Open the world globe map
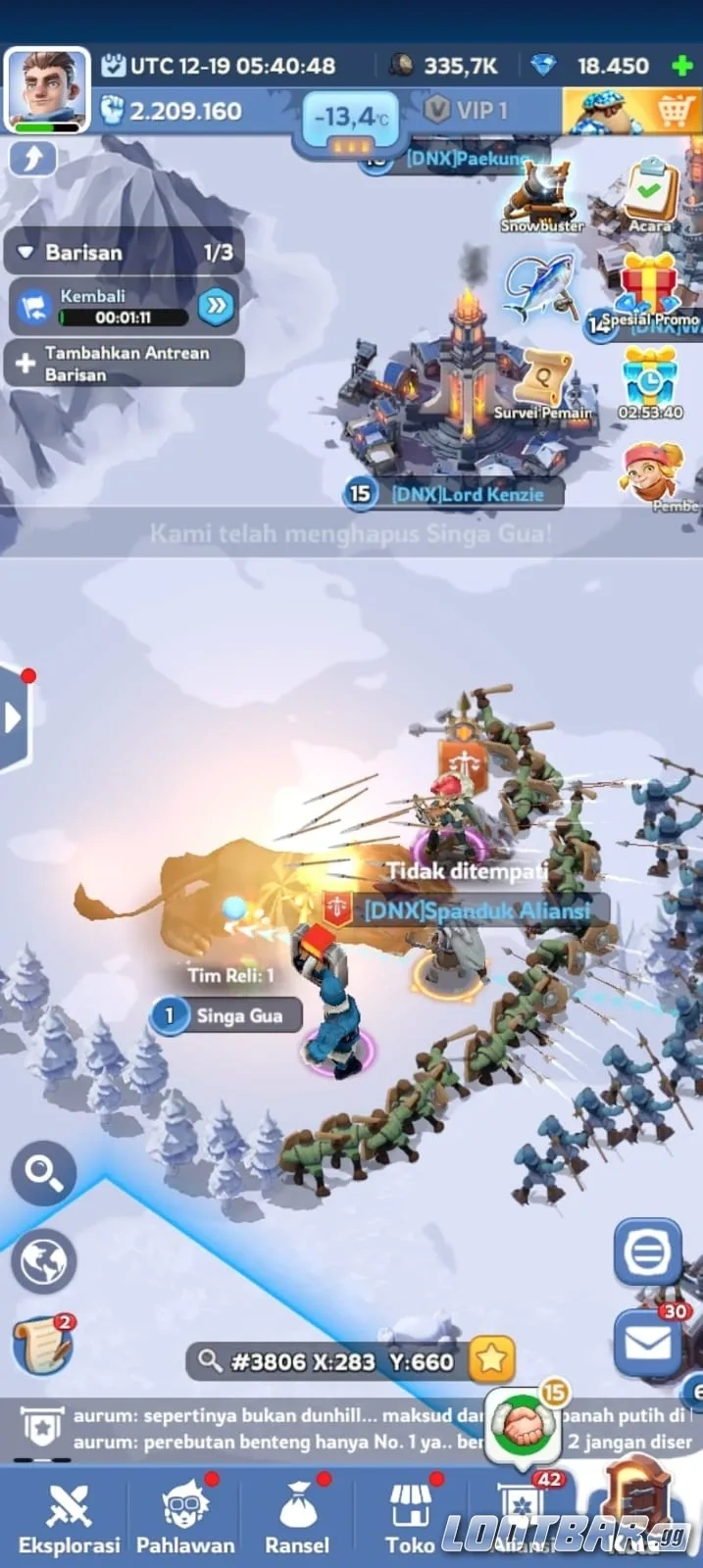This screenshot has width=703, height=1568. coord(44,1260)
